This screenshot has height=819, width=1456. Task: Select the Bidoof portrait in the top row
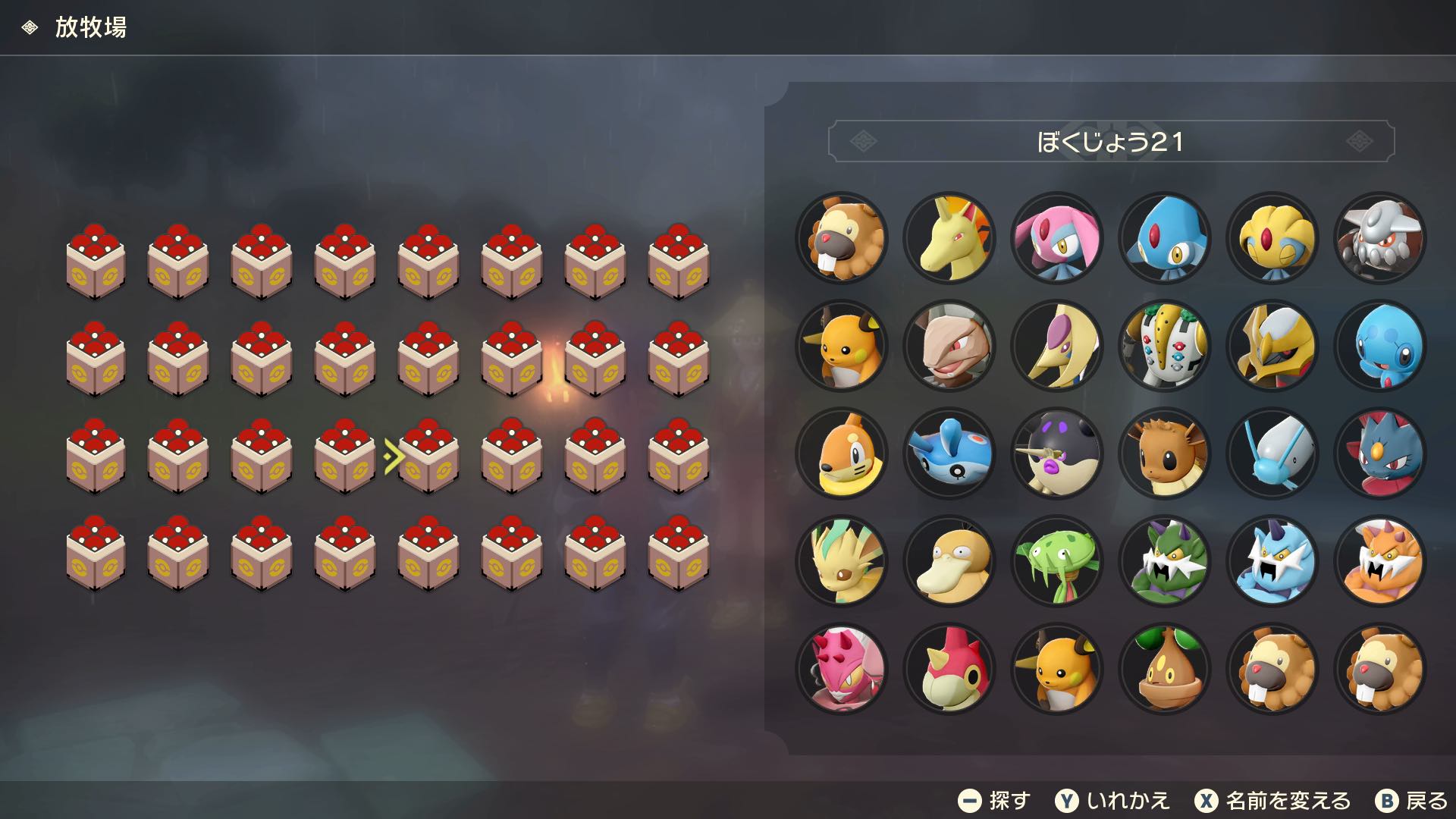pyautogui.click(x=842, y=238)
